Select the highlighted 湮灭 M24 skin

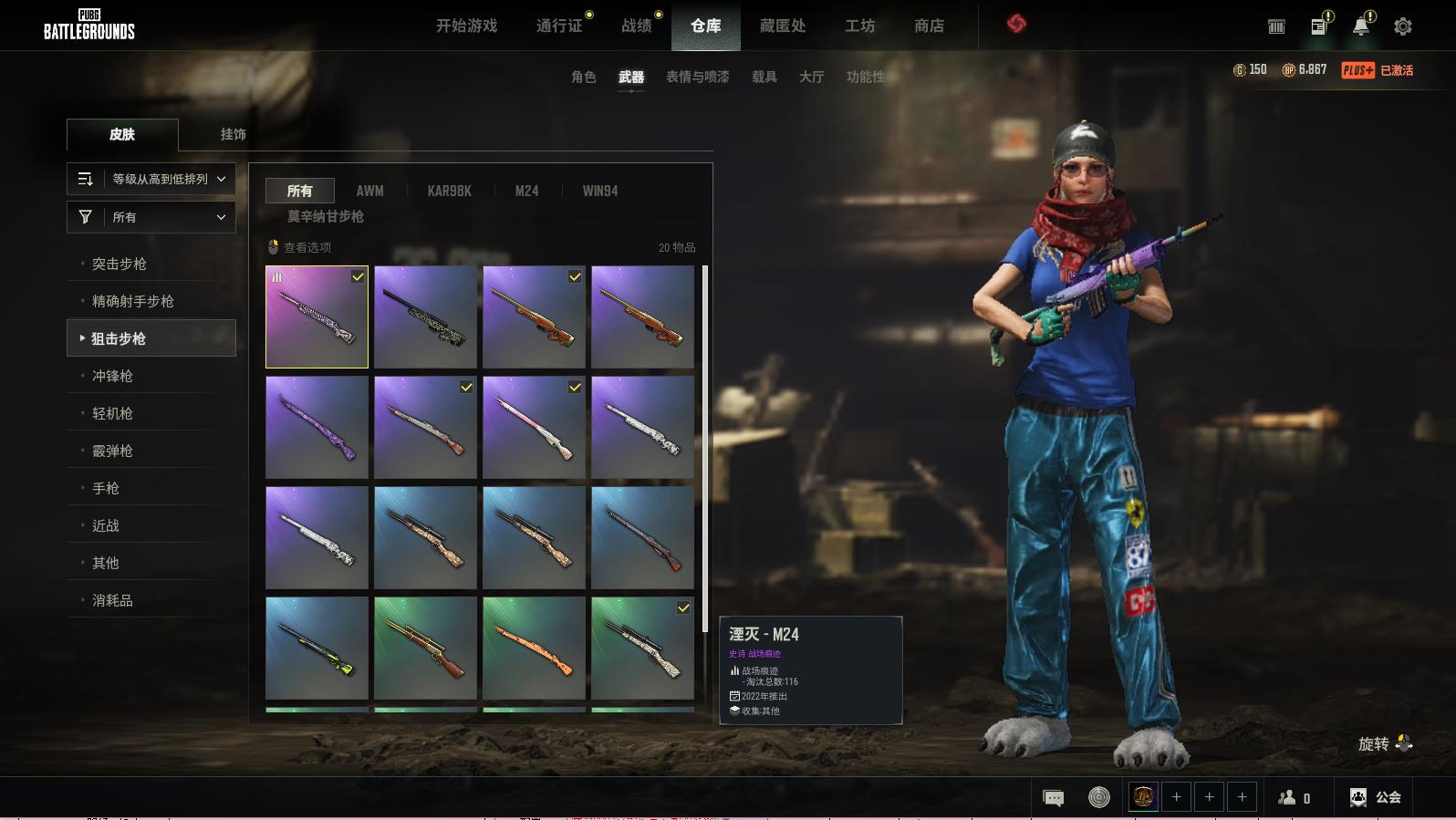[317, 317]
